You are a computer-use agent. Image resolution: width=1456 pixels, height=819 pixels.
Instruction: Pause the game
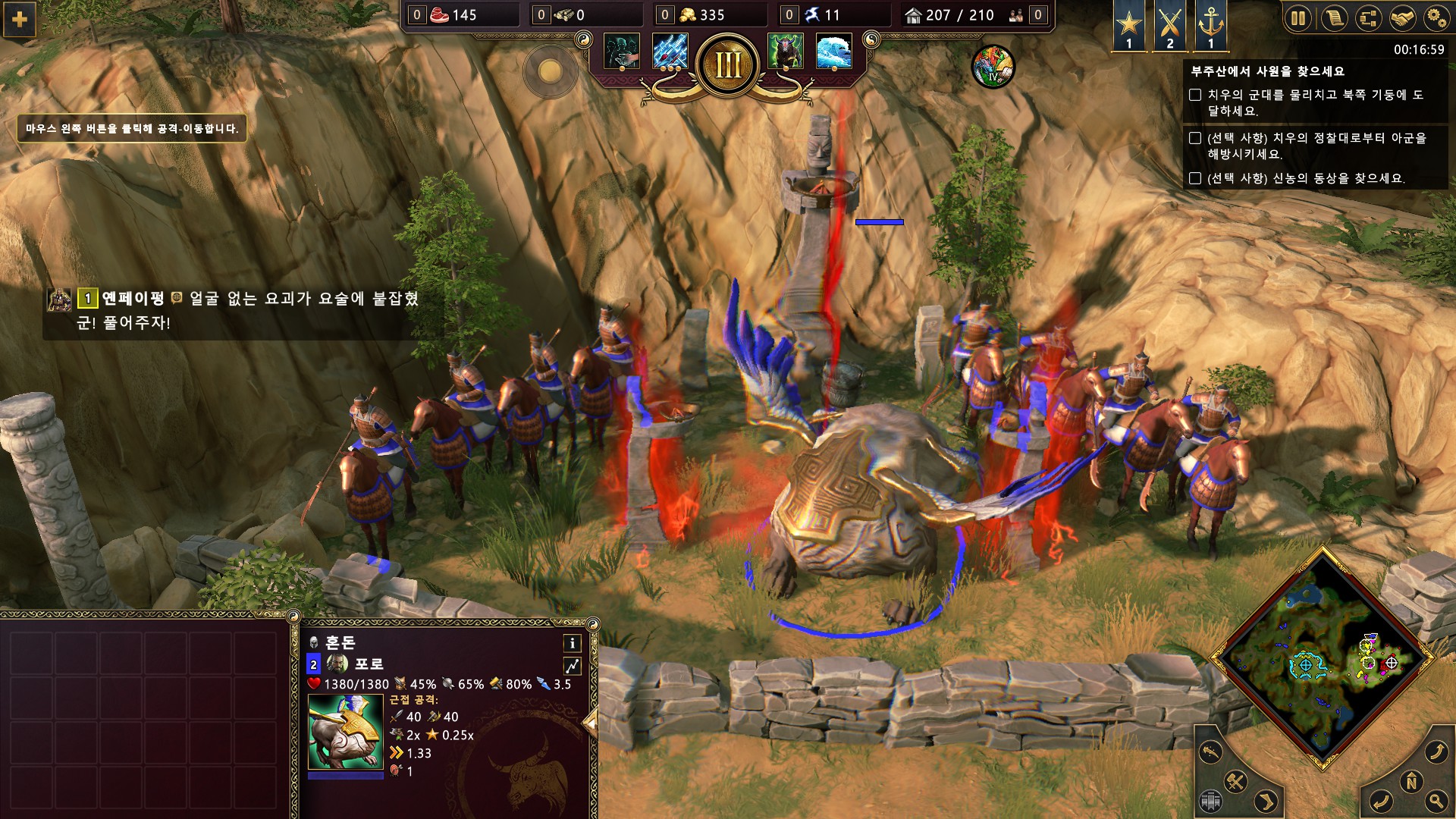[x=1298, y=18]
